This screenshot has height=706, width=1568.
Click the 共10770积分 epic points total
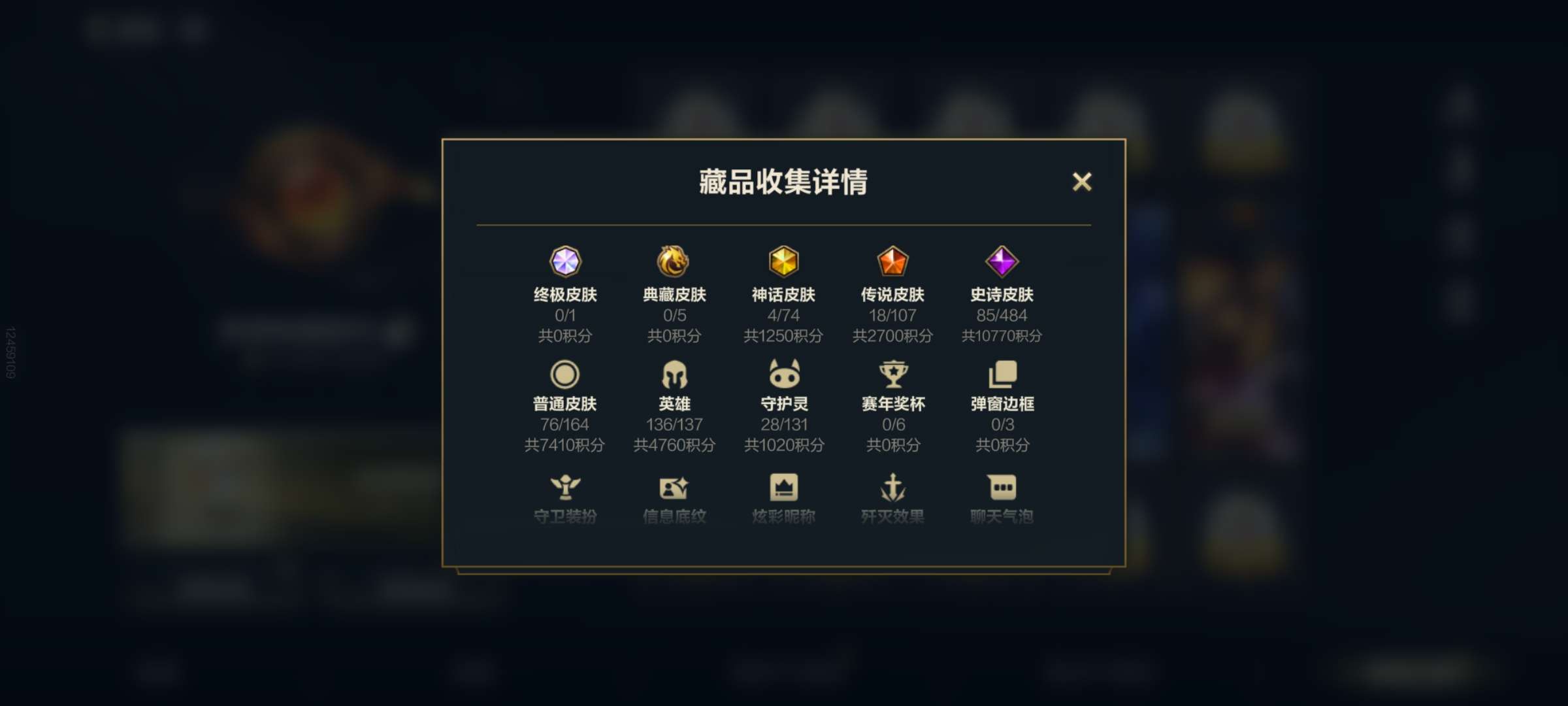[1002, 336]
